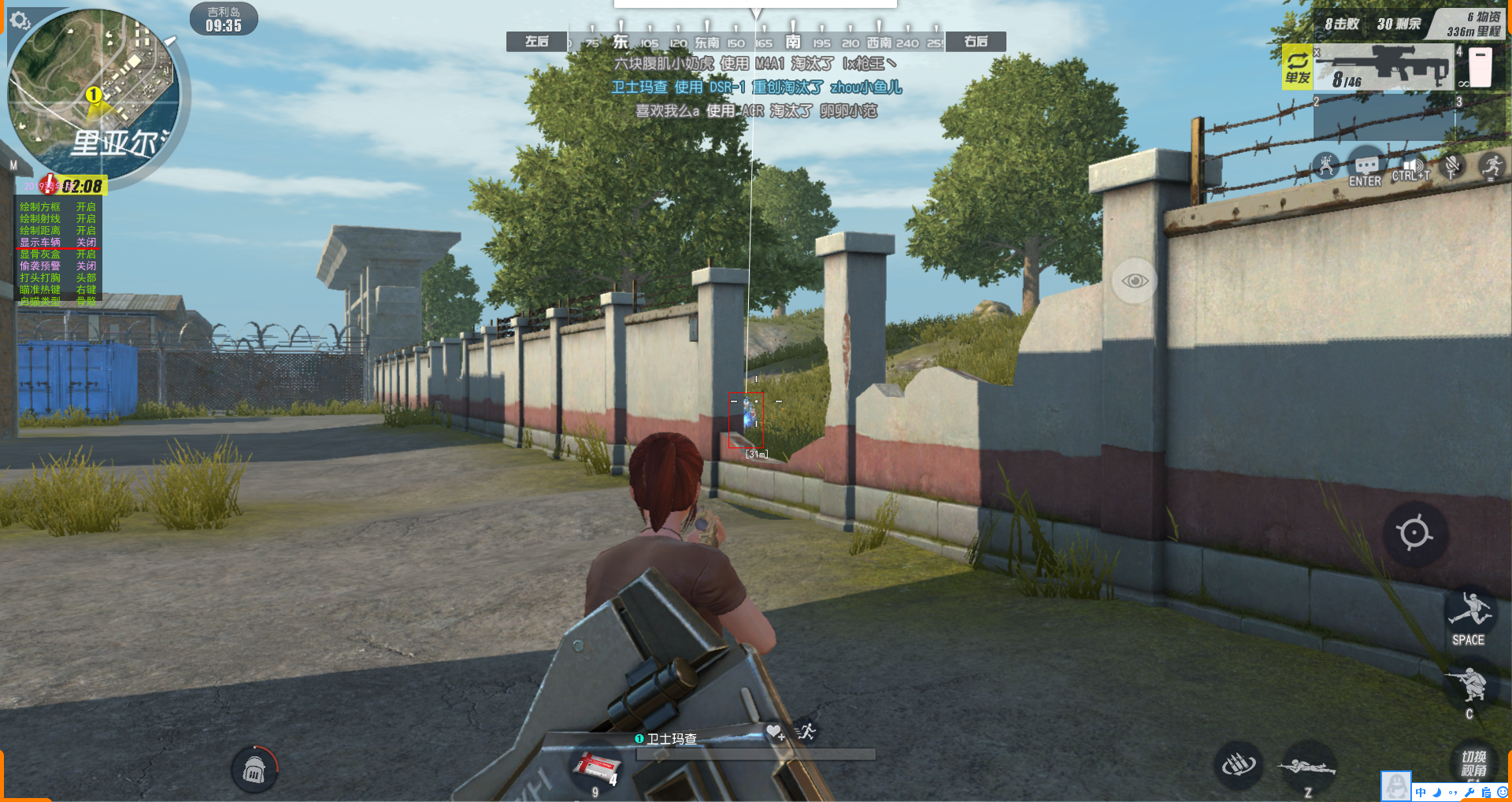This screenshot has width=1512, height=802.
Task: Select the white shield item in slot 4
Action: [x=1480, y=68]
